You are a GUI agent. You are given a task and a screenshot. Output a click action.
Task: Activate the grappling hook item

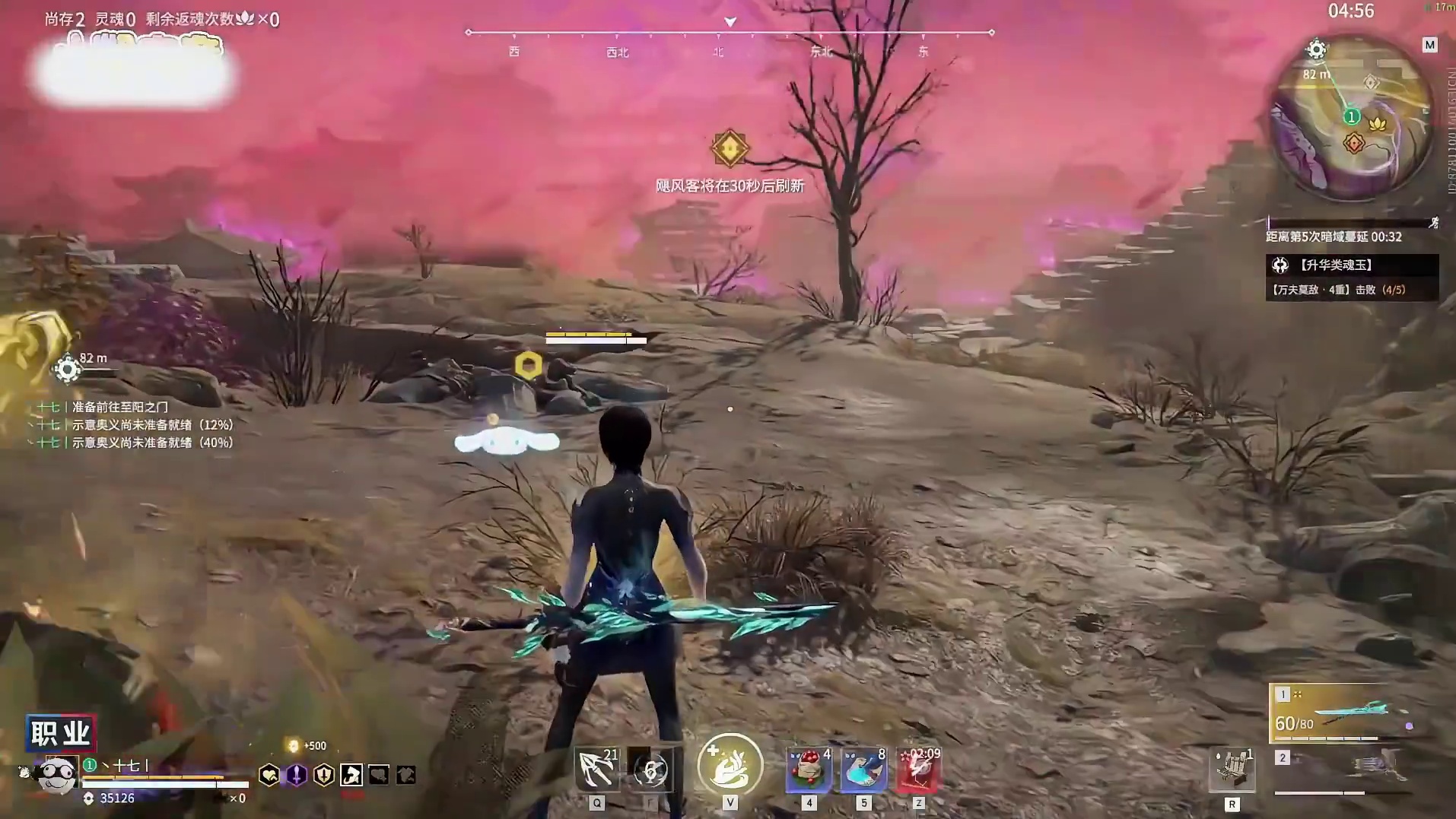coord(598,770)
